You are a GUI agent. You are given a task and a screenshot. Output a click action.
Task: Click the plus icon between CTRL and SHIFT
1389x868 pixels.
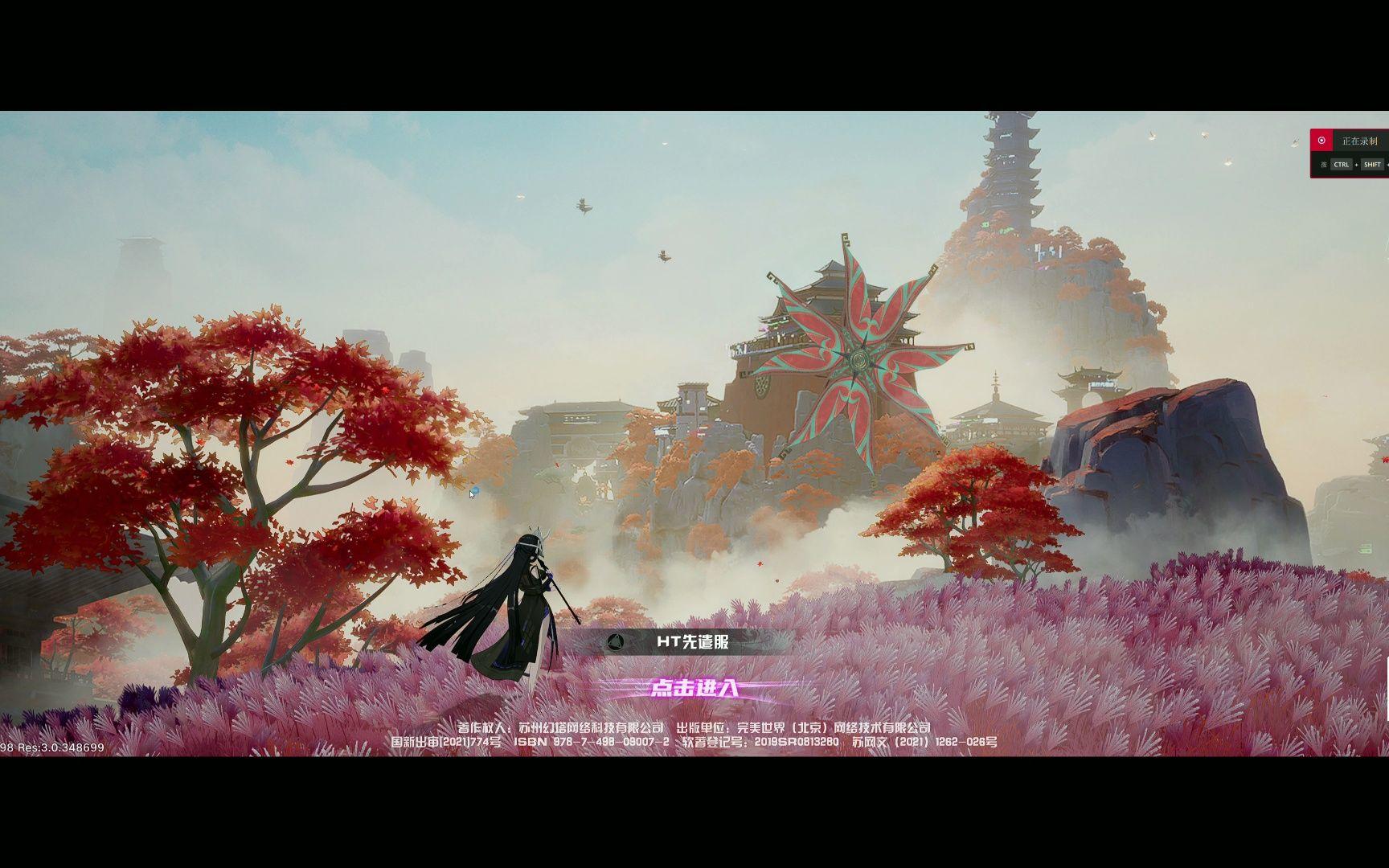pos(1357,165)
